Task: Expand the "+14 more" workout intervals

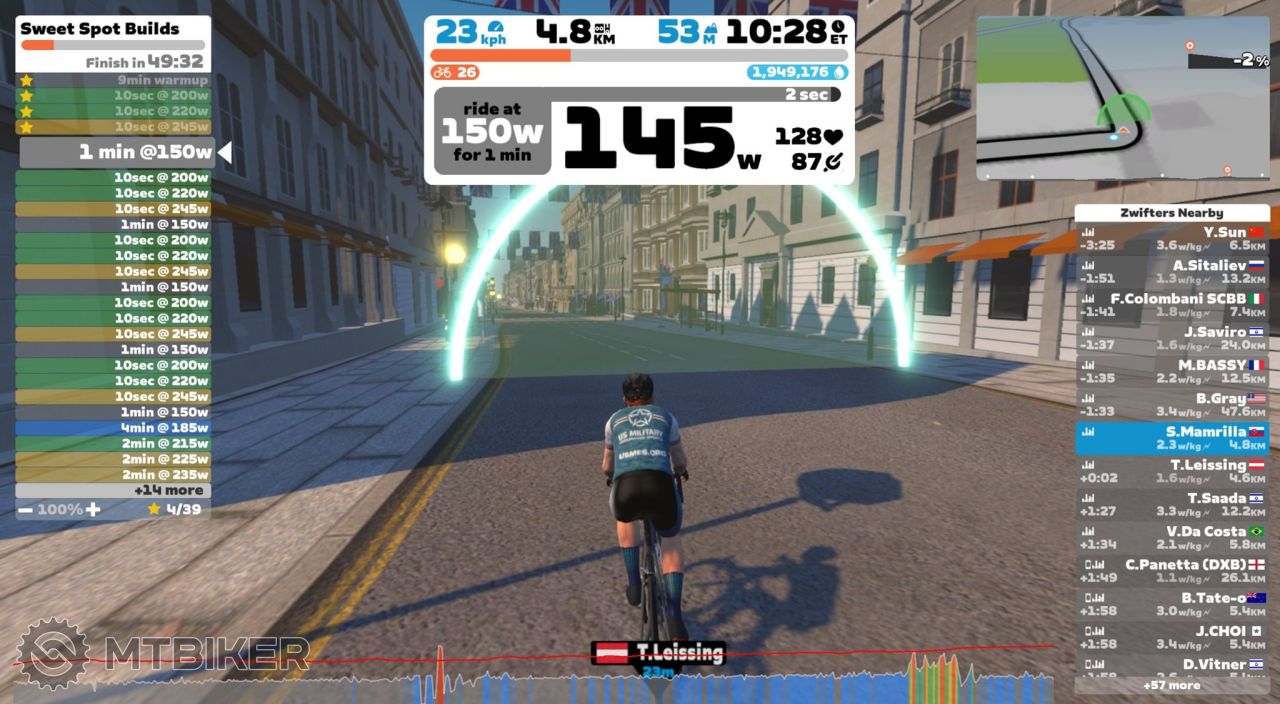Action: click(113, 490)
